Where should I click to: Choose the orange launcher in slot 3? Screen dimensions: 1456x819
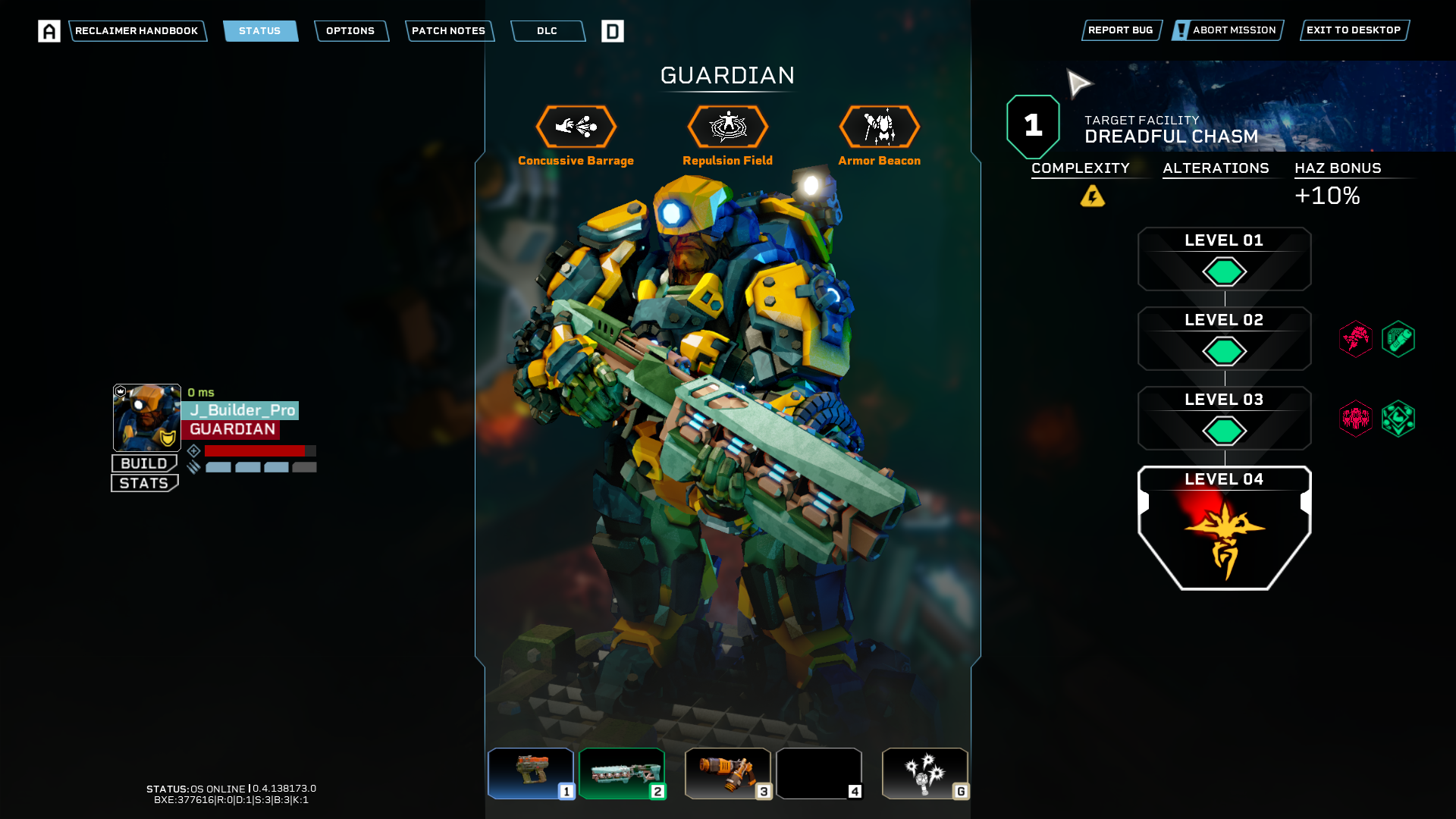728,773
